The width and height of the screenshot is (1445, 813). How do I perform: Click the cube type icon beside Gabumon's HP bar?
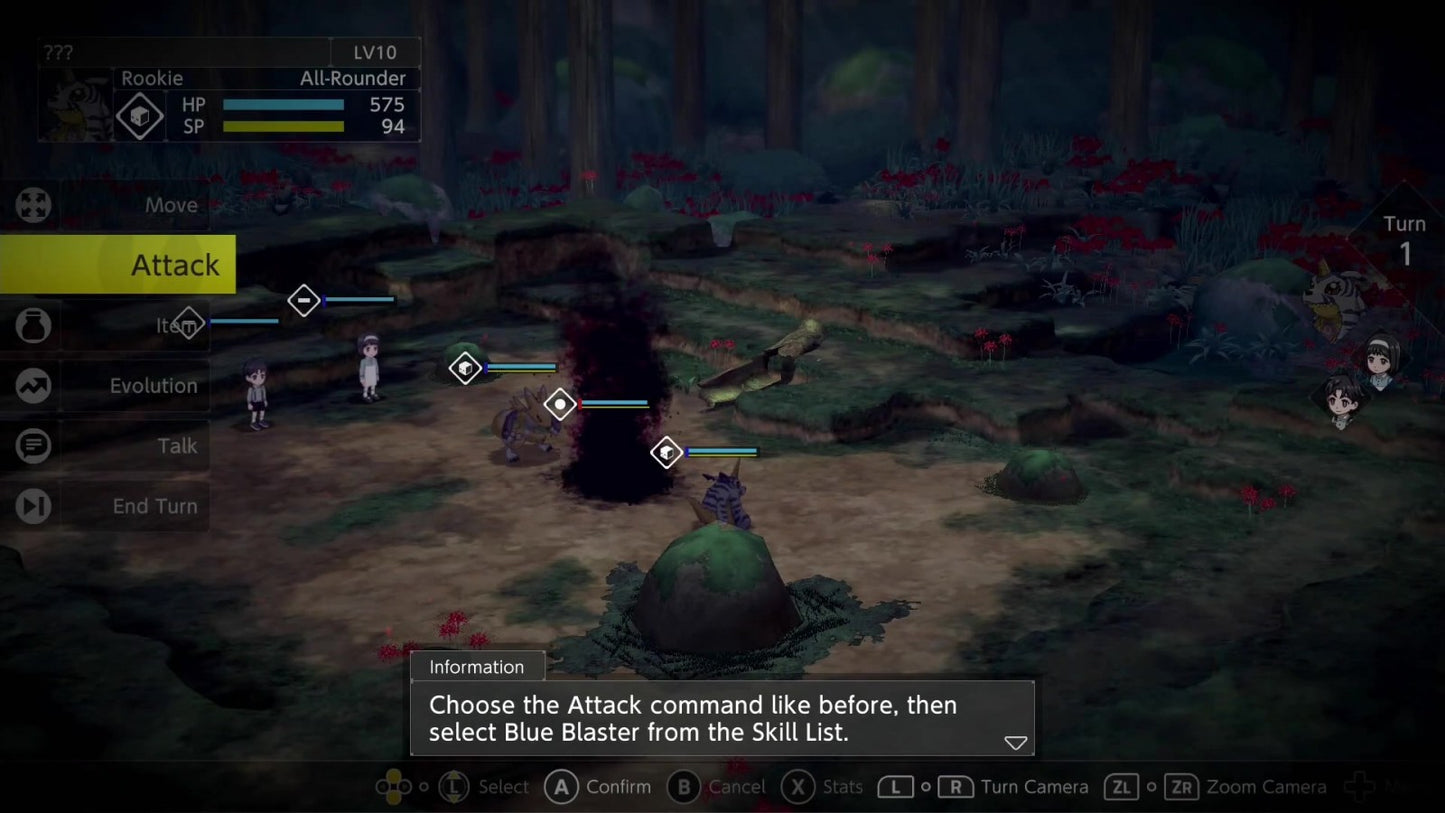coord(139,115)
